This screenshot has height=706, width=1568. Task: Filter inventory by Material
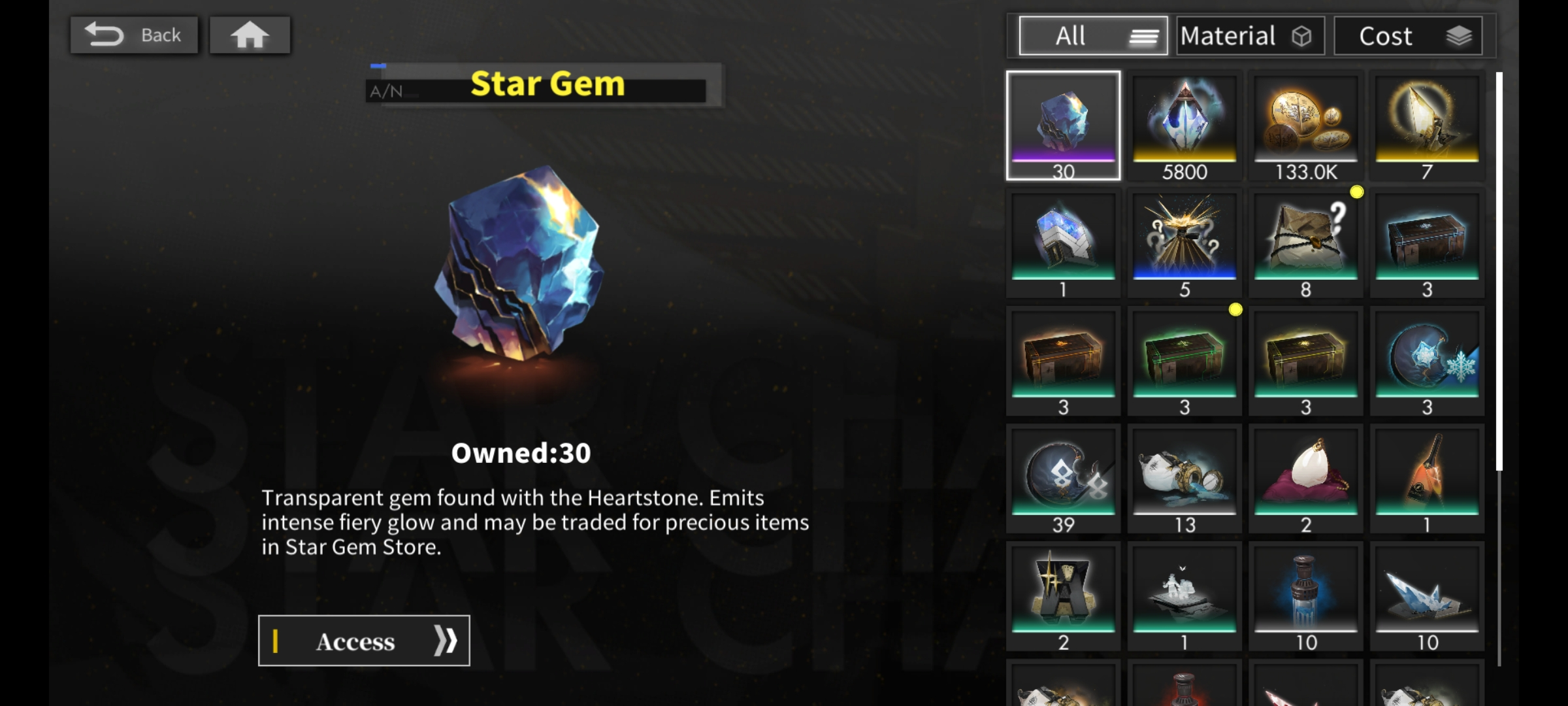1250,36
